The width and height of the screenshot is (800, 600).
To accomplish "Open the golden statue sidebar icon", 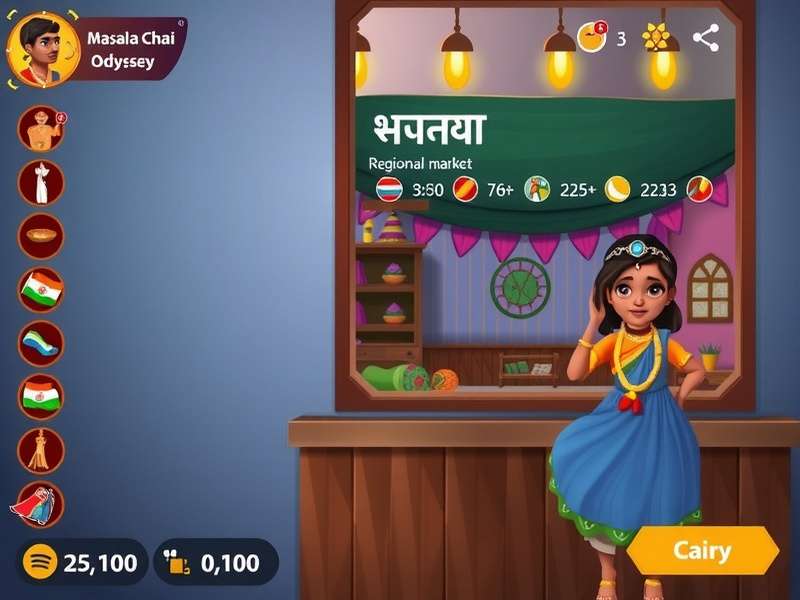I will (41, 450).
